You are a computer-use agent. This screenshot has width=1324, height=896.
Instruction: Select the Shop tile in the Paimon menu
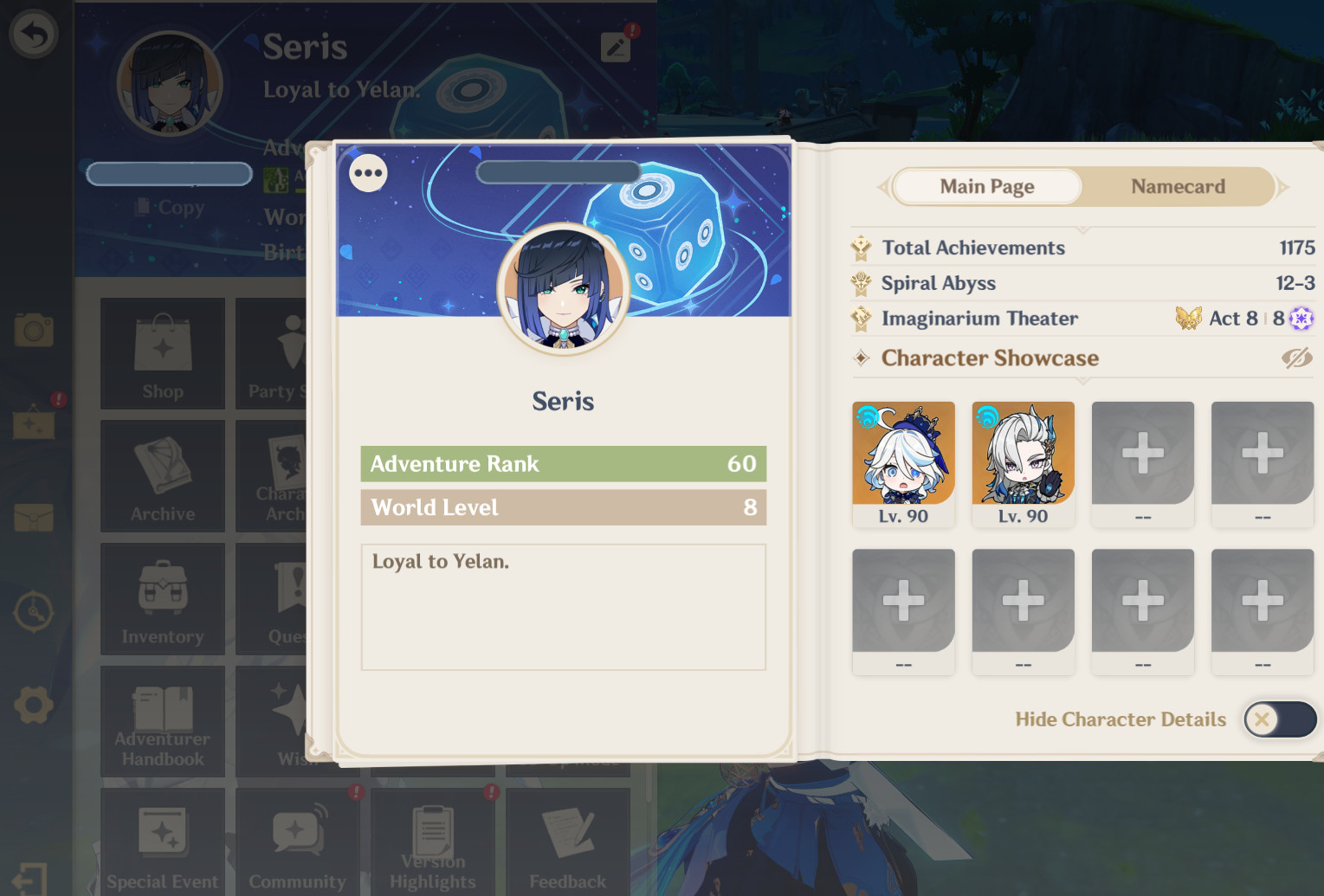[x=163, y=353]
